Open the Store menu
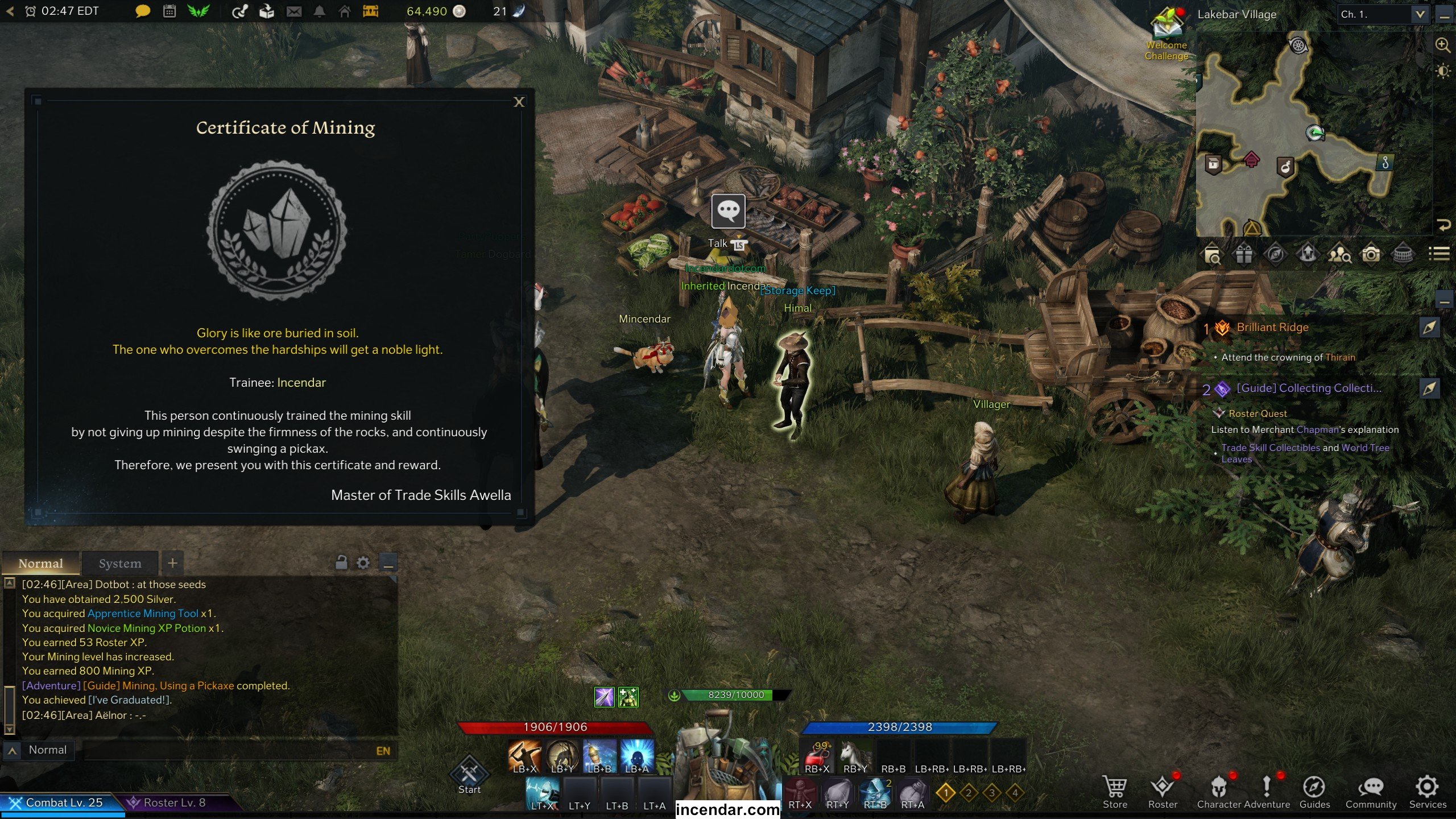The width and height of the screenshot is (1456, 819). point(1115,791)
